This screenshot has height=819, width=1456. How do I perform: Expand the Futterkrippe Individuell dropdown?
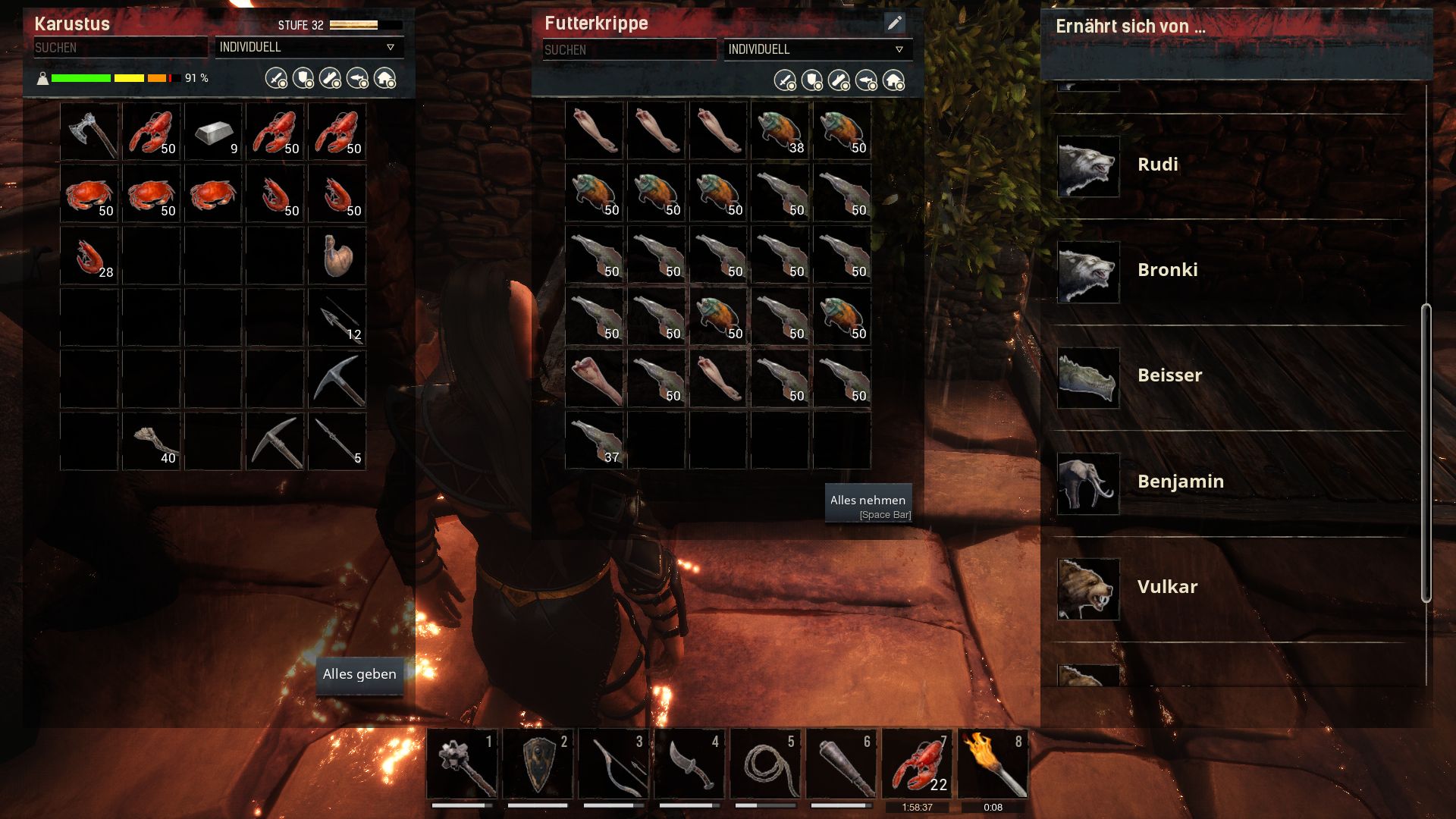tap(817, 49)
